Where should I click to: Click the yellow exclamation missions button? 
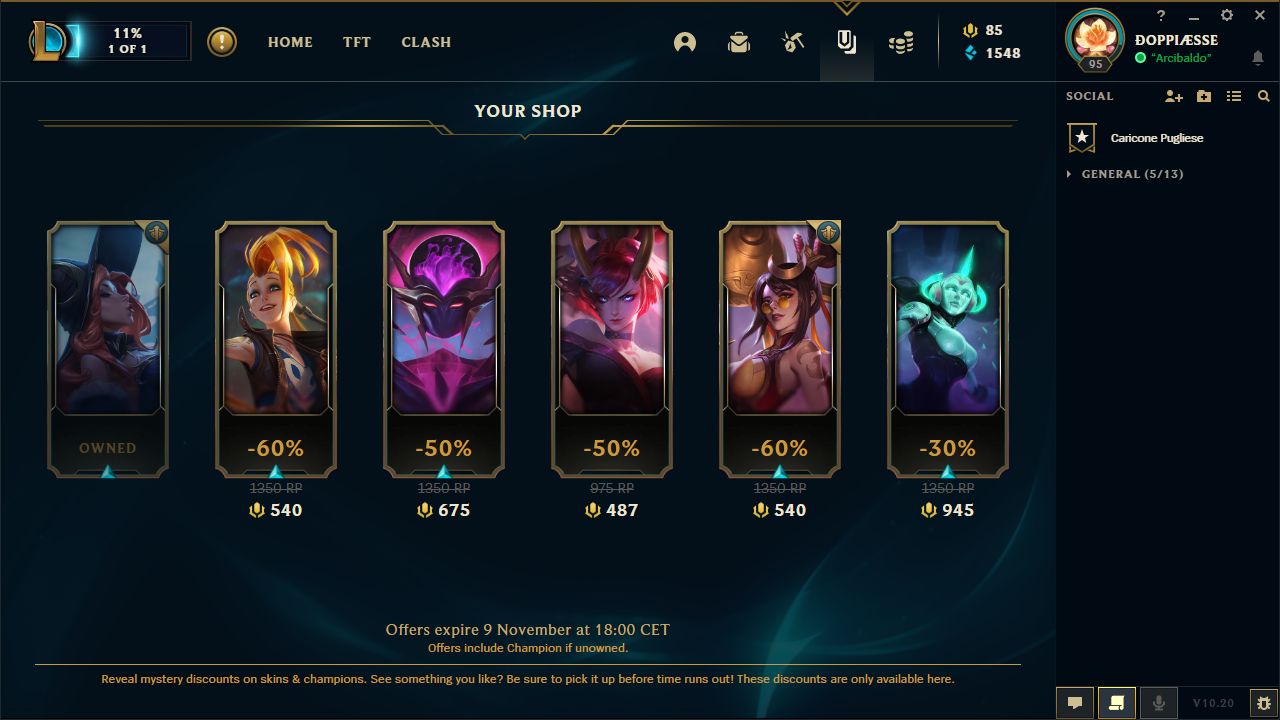(x=221, y=43)
